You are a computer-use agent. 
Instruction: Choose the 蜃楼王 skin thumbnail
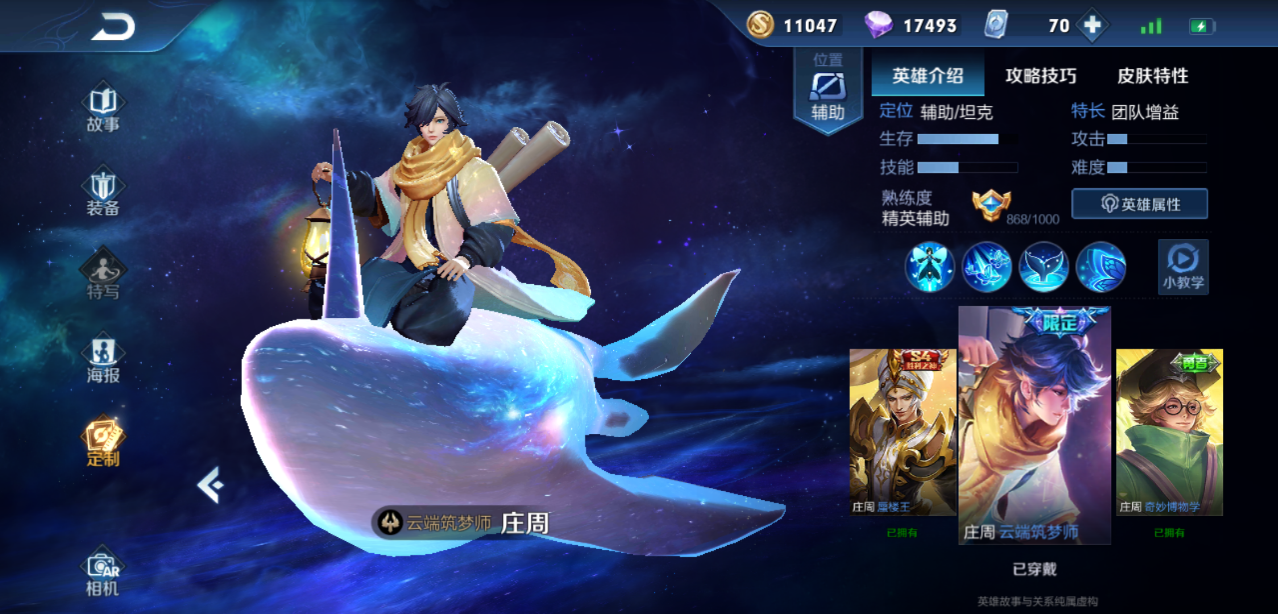pos(902,432)
